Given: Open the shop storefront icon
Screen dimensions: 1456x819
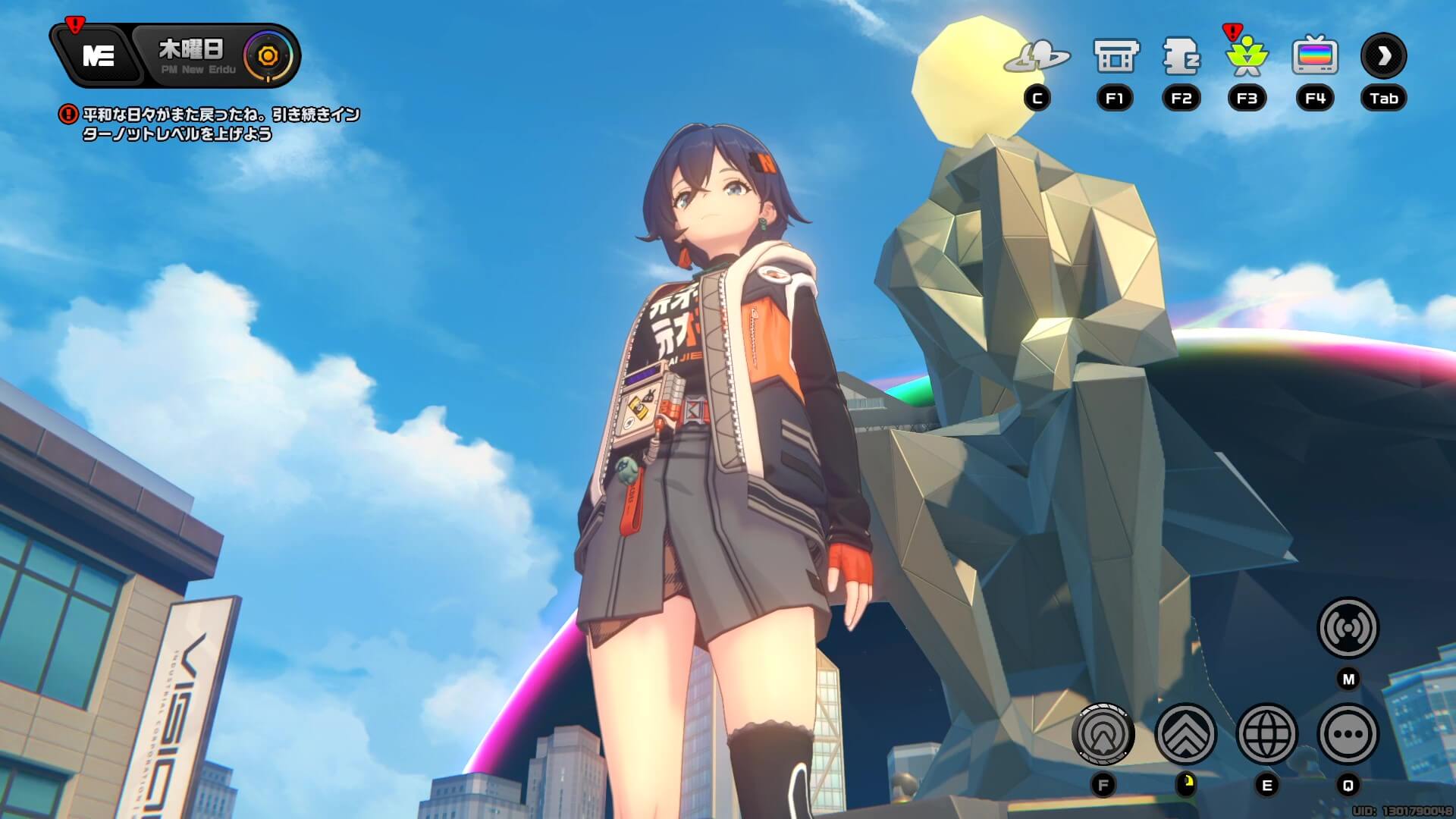Looking at the screenshot, I should 1116,57.
